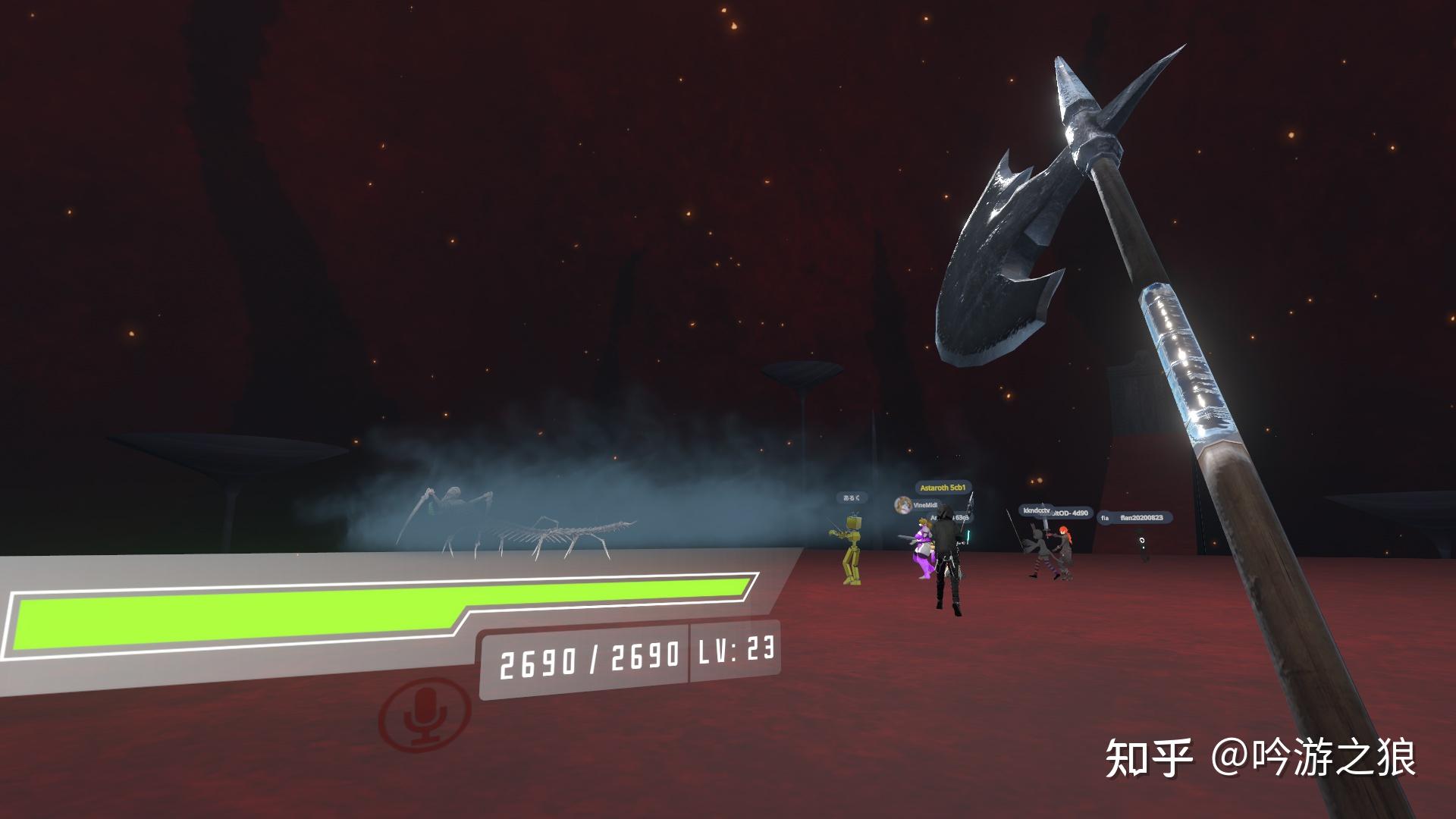Click the VineMidi avatar profile picture
The height and width of the screenshot is (819, 1456).
[x=902, y=505]
